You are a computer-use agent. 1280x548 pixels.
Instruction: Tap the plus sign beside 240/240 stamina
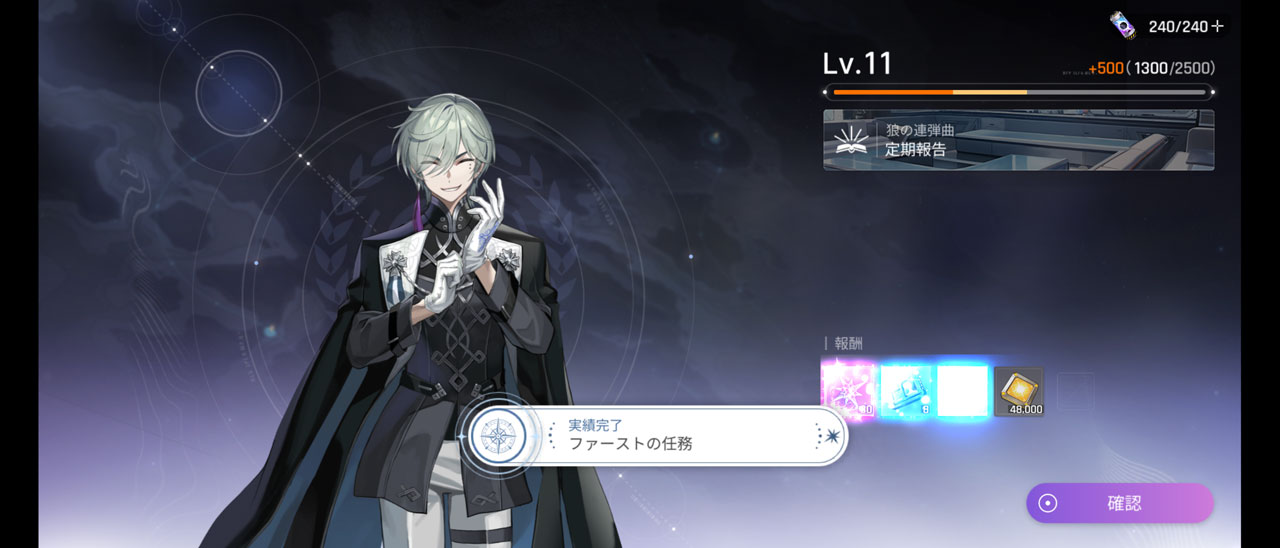(x=1217, y=27)
